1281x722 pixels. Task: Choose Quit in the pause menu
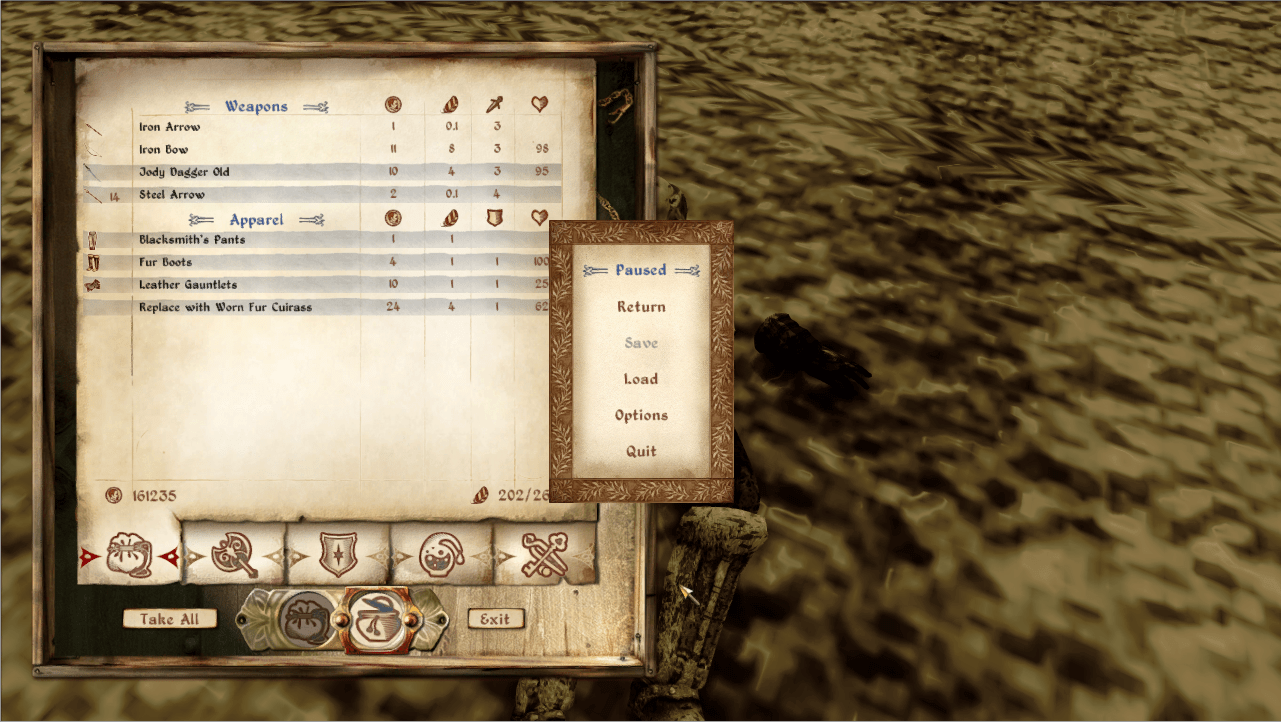pos(639,451)
